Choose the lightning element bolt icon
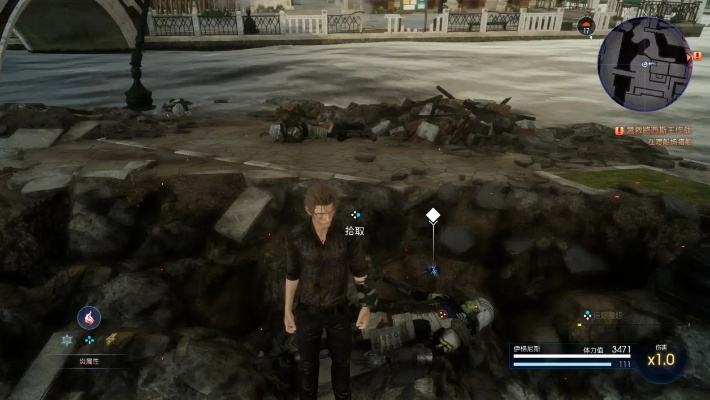Viewport: 710px width, 400px height. 112,339
